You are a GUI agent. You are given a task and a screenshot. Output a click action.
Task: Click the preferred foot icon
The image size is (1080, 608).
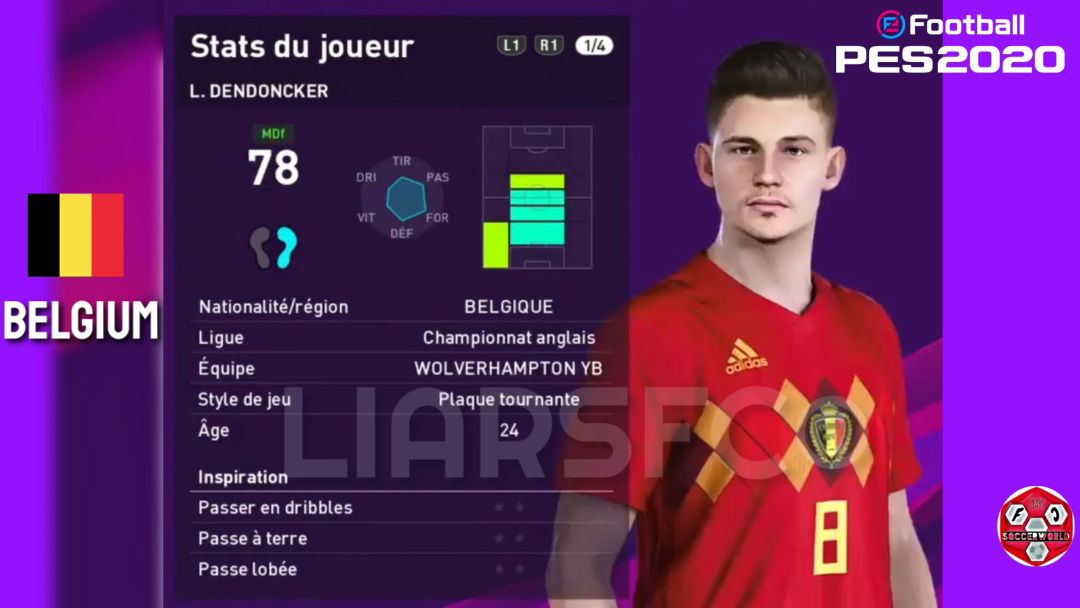(274, 246)
